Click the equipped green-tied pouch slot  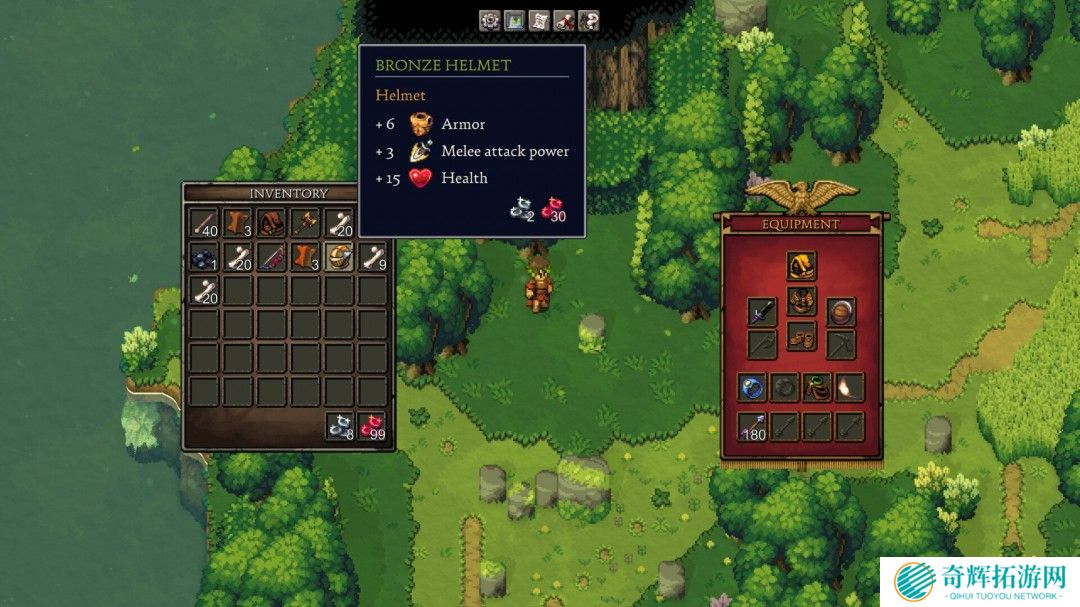click(818, 387)
